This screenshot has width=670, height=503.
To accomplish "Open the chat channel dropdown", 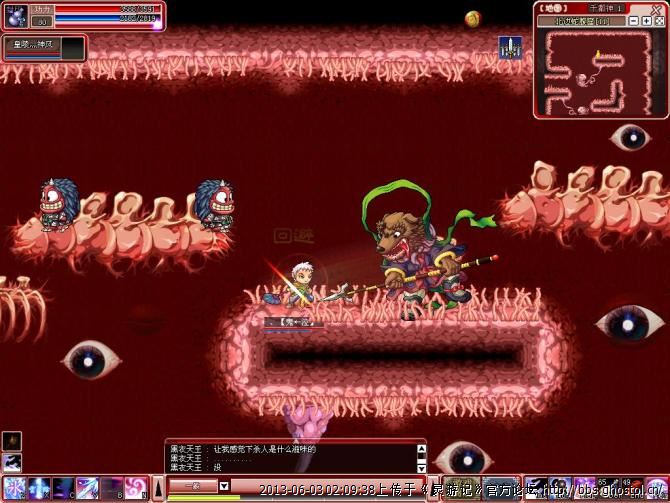I will click(224, 485).
